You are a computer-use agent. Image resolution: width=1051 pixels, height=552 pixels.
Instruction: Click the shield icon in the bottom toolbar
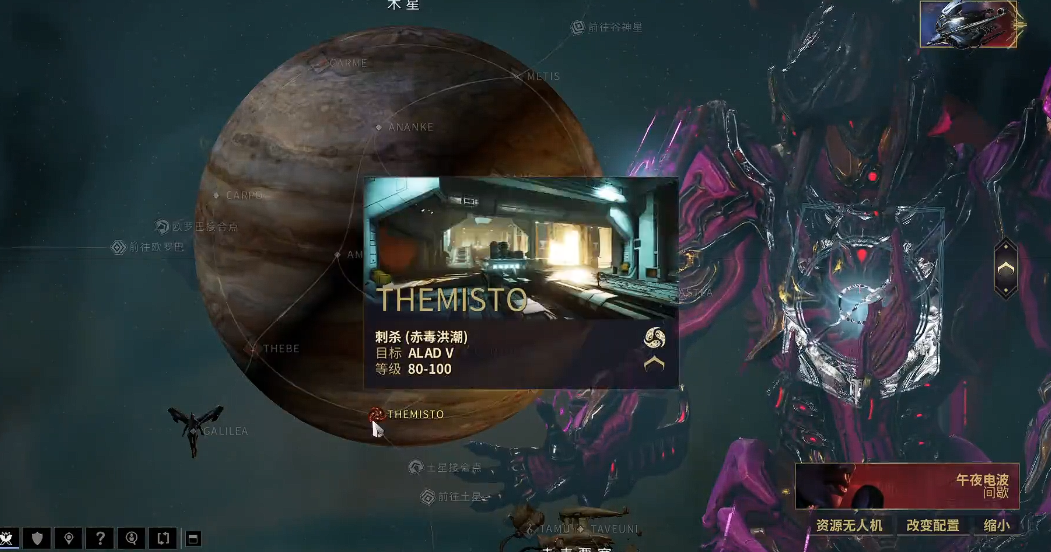[x=37, y=539]
